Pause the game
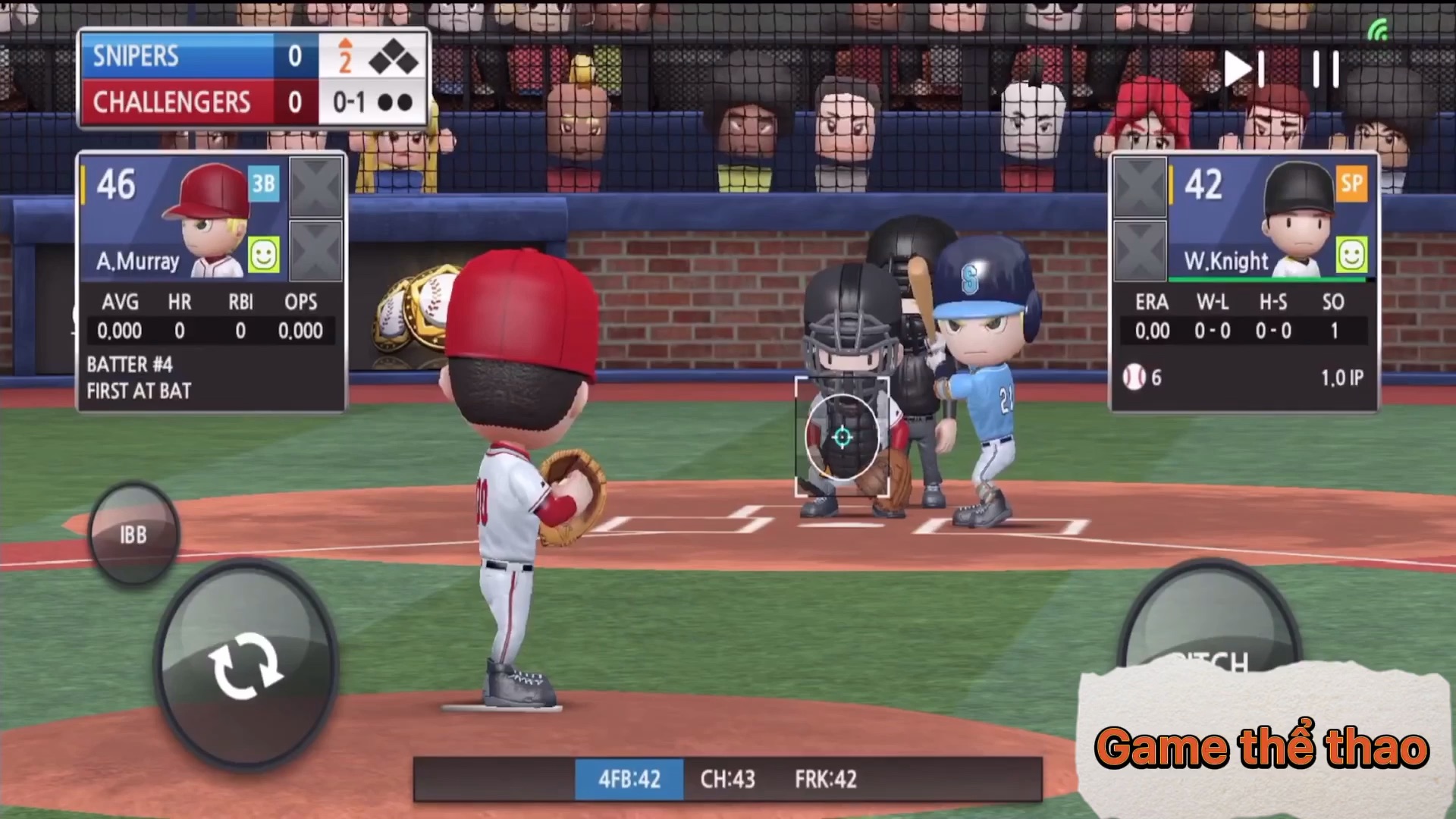 pos(1326,70)
